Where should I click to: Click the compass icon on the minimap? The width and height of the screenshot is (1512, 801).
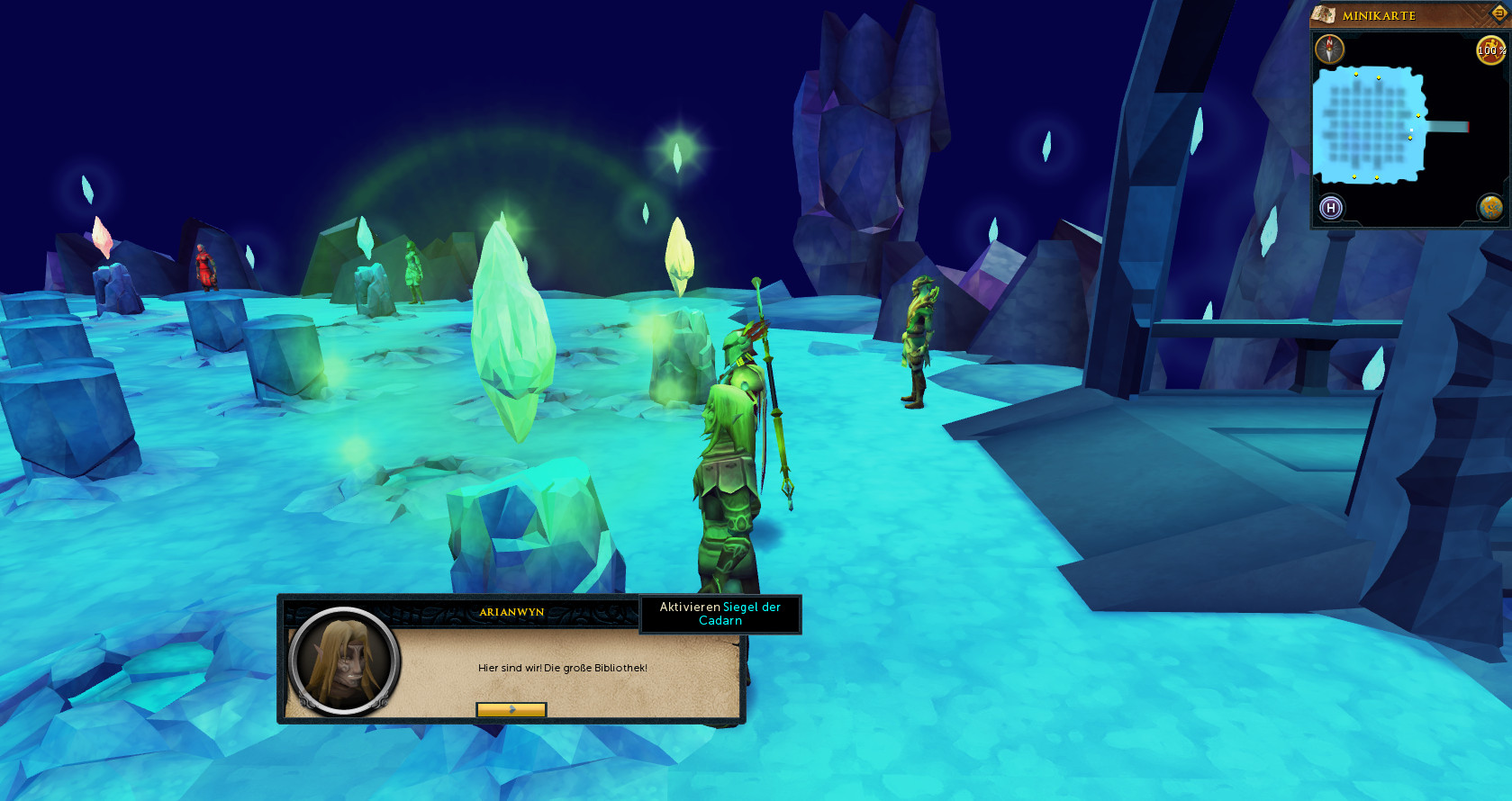[x=1329, y=49]
